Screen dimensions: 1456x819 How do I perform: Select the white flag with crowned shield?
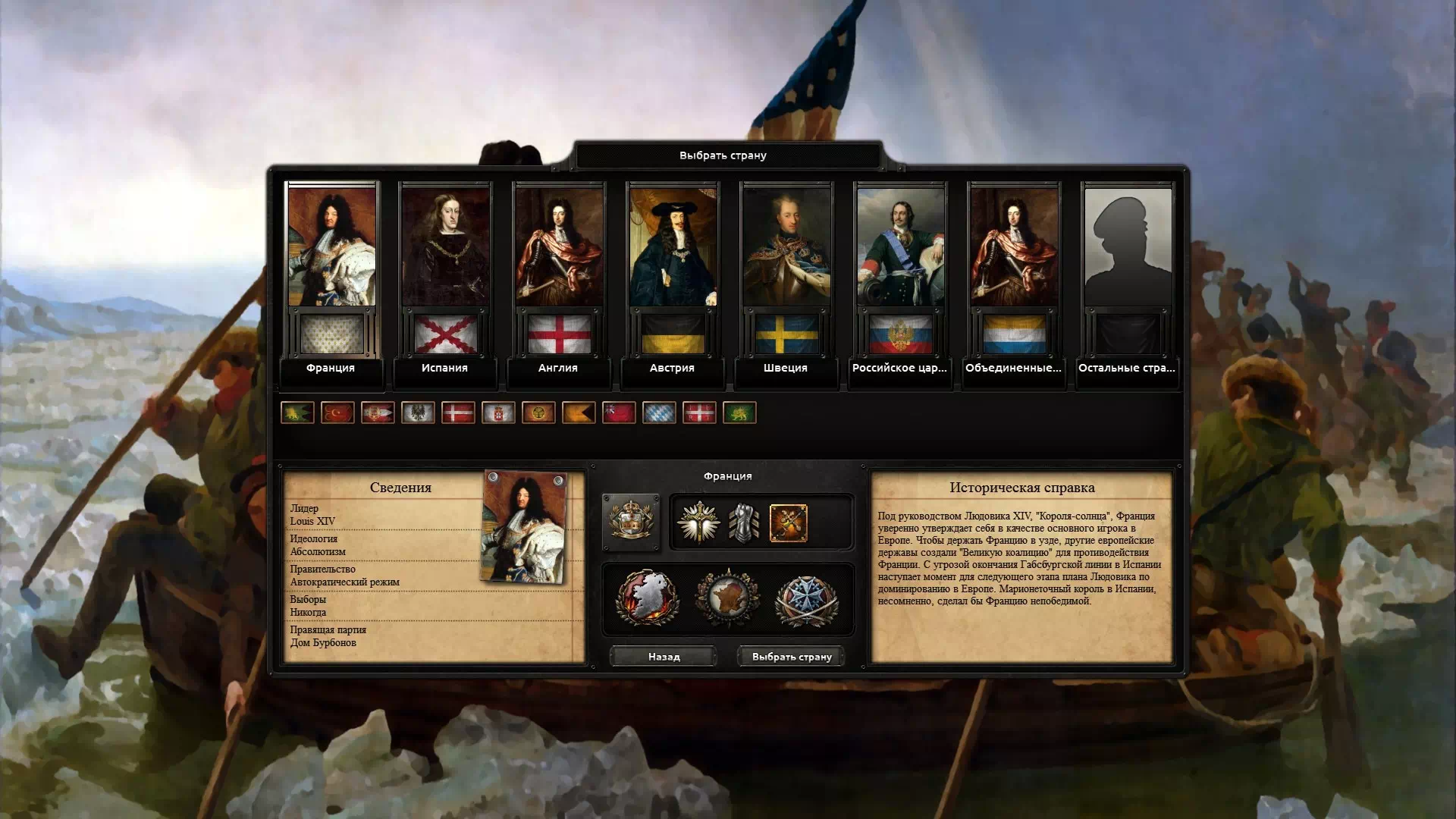498,413
